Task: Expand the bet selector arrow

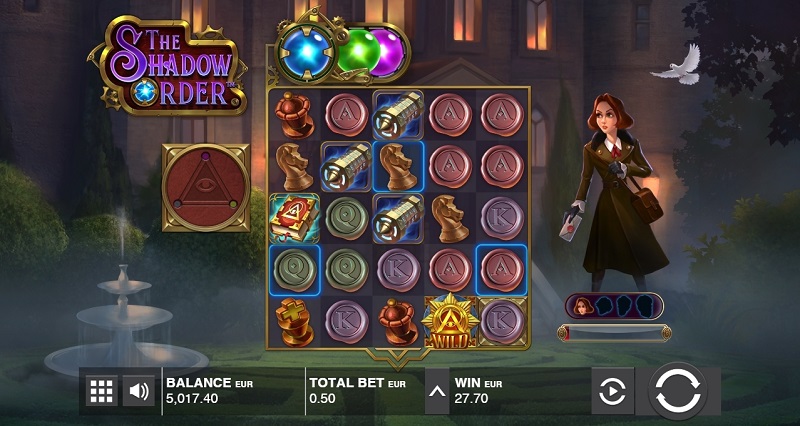Action: pyautogui.click(x=438, y=391)
